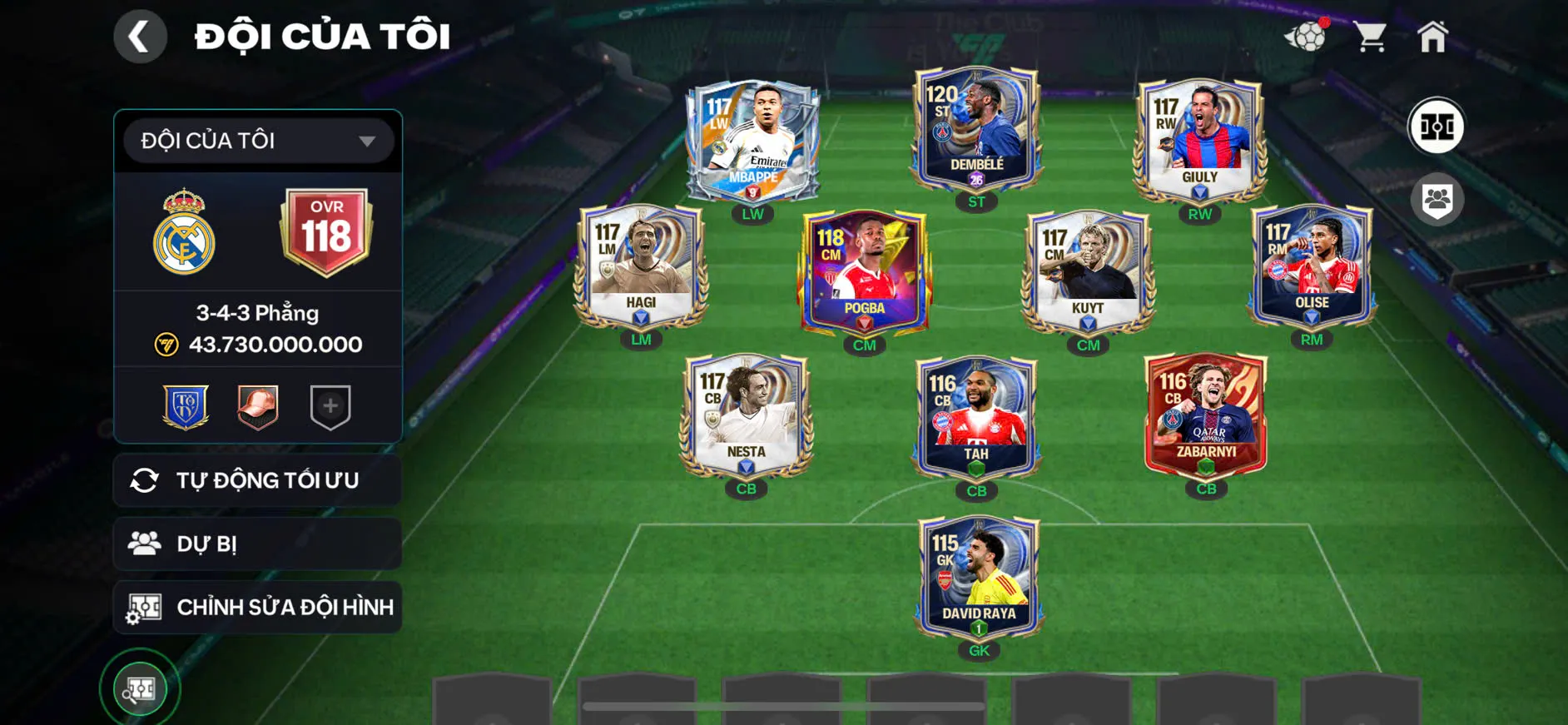Viewport: 1568px width, 725px height.
Task: Tap the Kuyt CM card
Action: click(1088, 272)
